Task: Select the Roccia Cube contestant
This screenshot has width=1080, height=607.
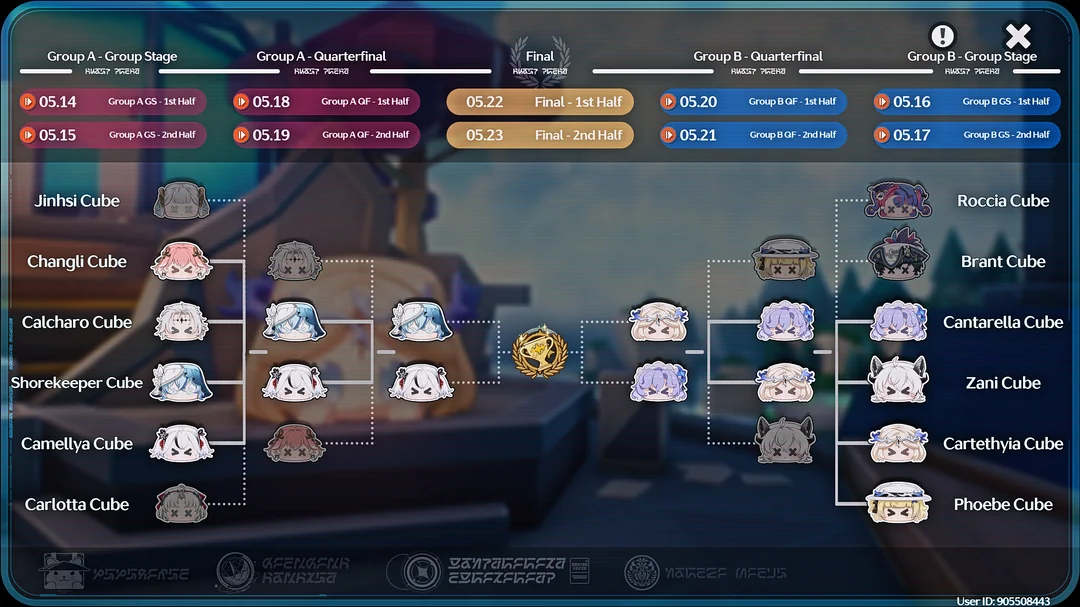Action: [900, 200]
